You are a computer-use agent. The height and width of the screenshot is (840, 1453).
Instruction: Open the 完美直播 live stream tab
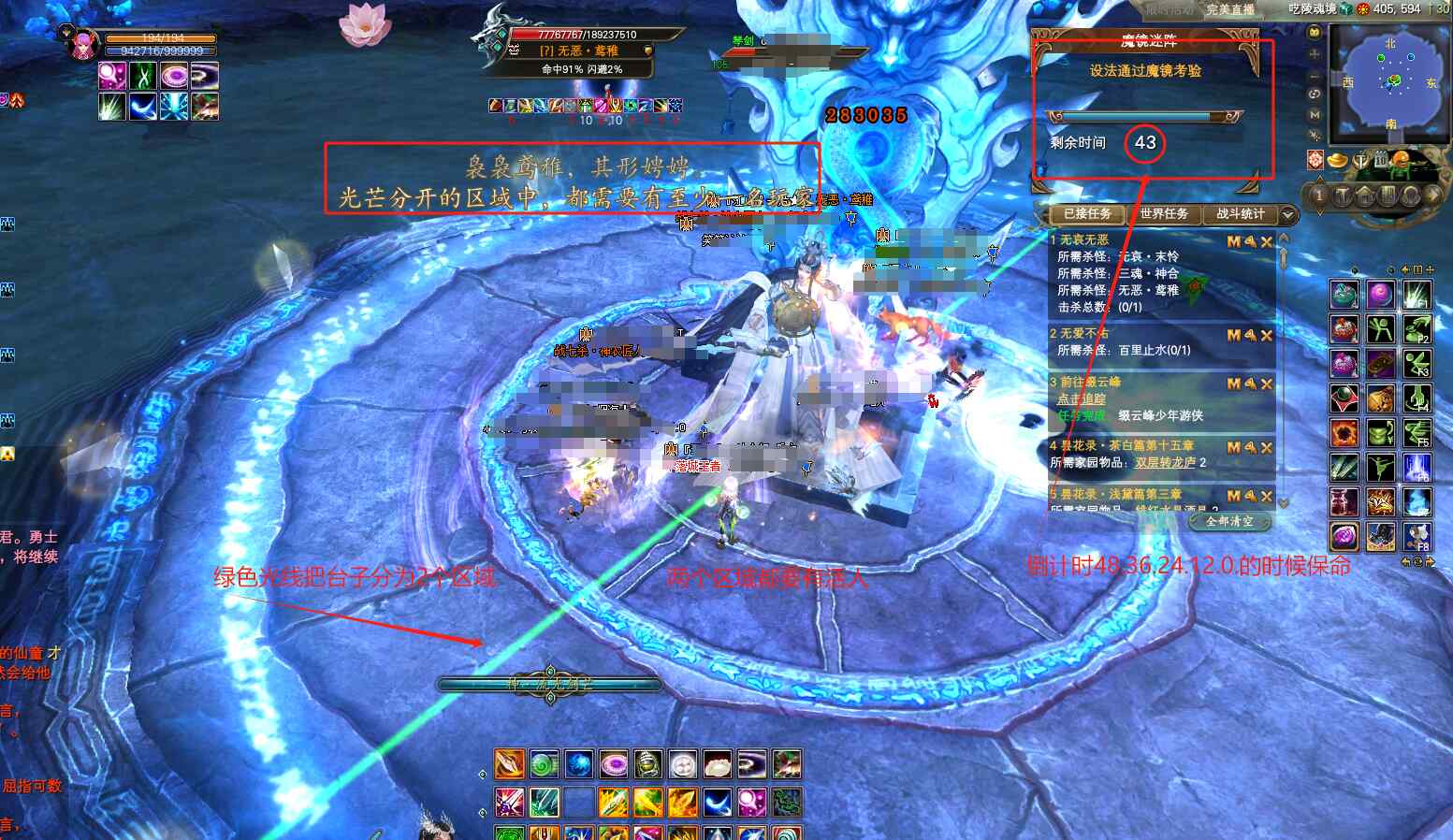coord(1229,9)
